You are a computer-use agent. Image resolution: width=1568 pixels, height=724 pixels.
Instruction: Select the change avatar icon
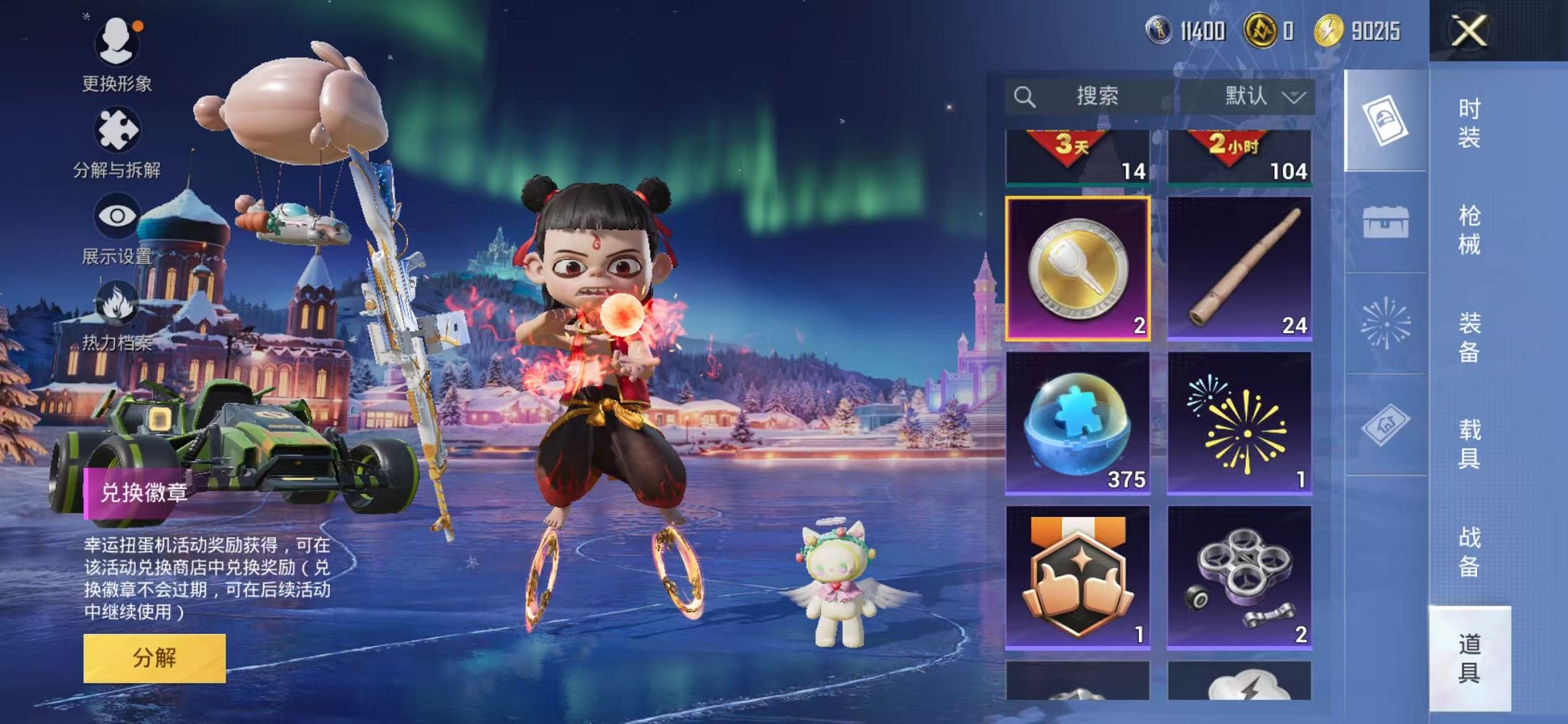[117, 43]
